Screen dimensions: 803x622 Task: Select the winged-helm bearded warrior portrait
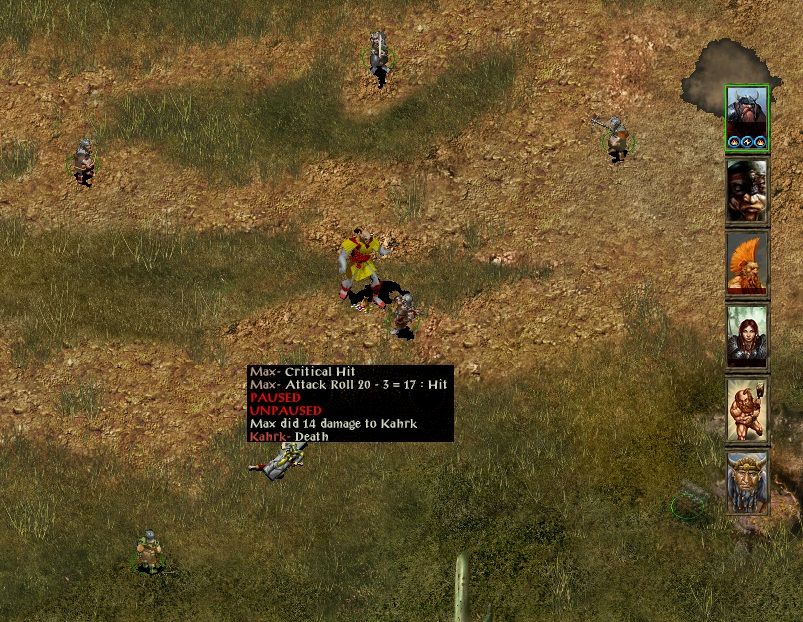(x=746, y=482)
